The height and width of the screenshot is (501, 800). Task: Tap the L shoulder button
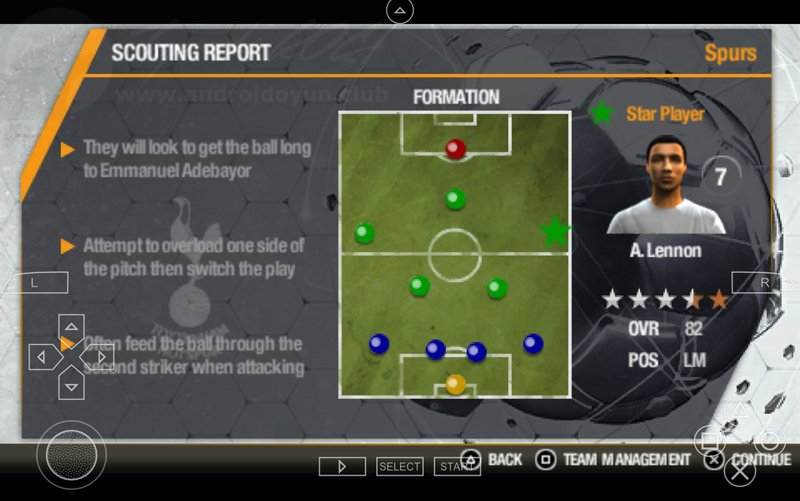pos(35,283)
